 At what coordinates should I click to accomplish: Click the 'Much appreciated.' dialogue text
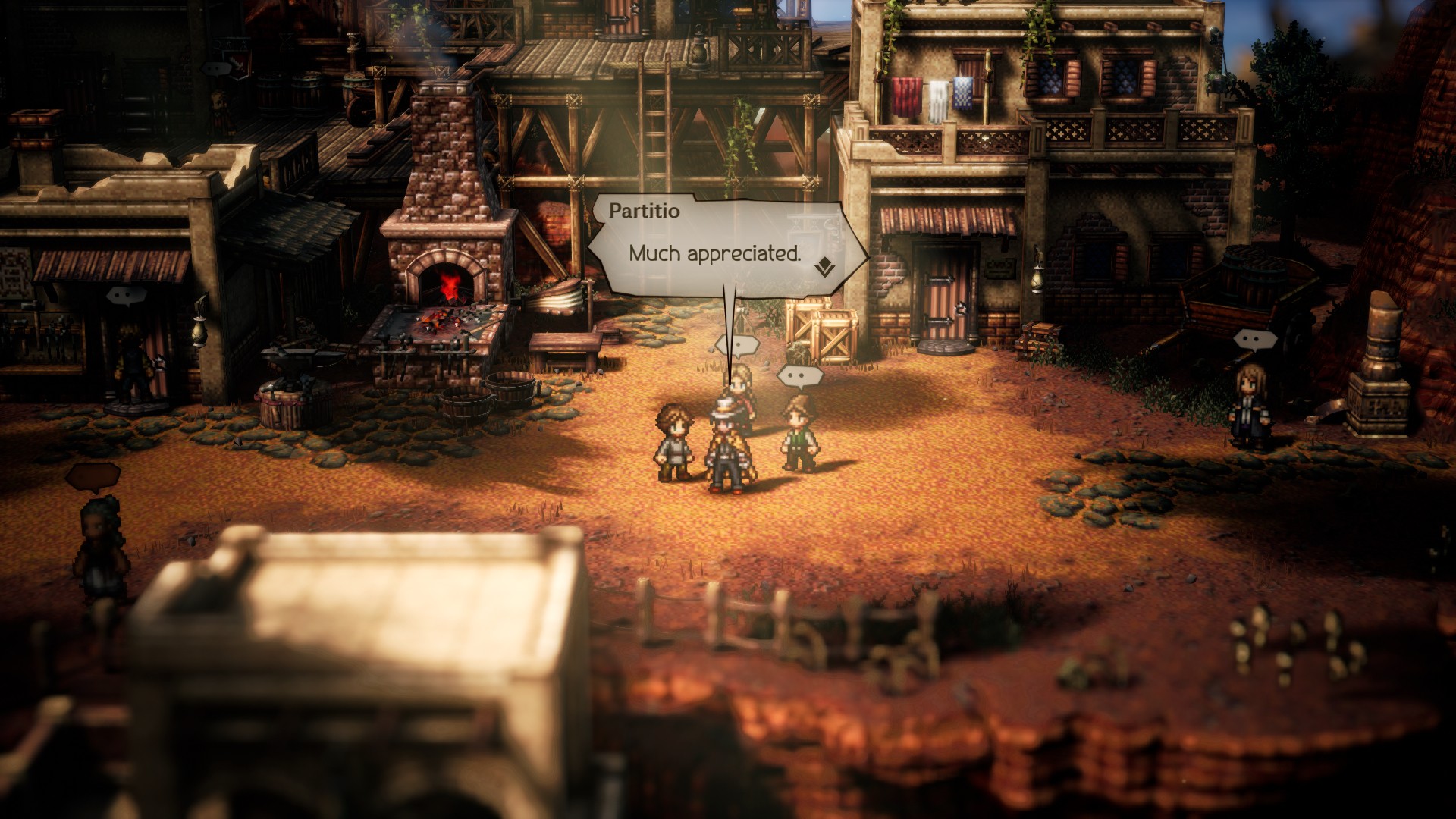point(715,256)
